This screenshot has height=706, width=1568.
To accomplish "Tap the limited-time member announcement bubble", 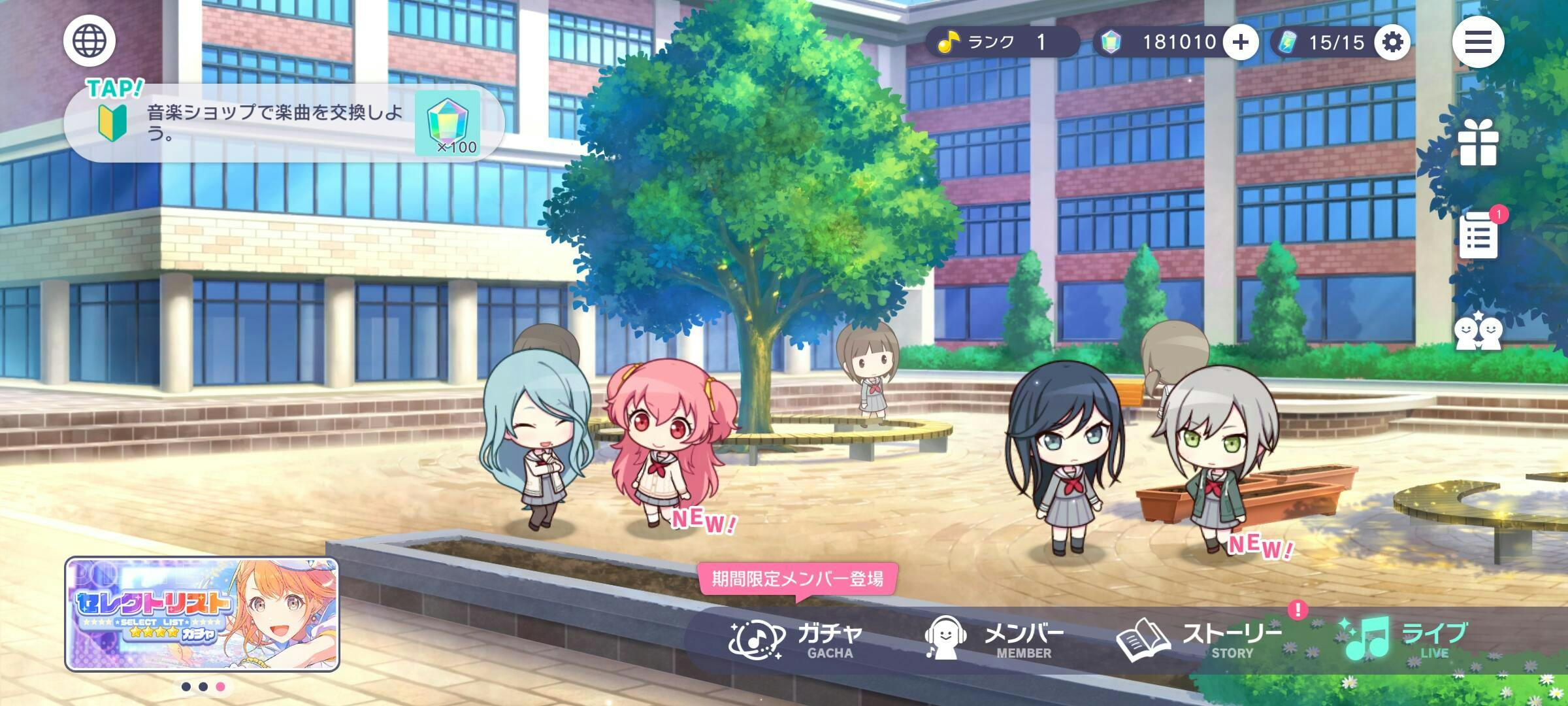I will tap(797, 579).
